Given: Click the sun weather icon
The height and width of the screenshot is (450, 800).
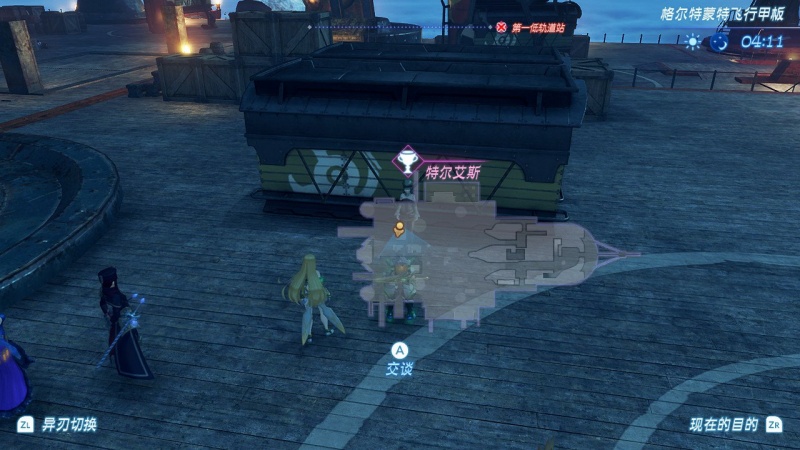Looking at the screenshot, I should 694,42.
